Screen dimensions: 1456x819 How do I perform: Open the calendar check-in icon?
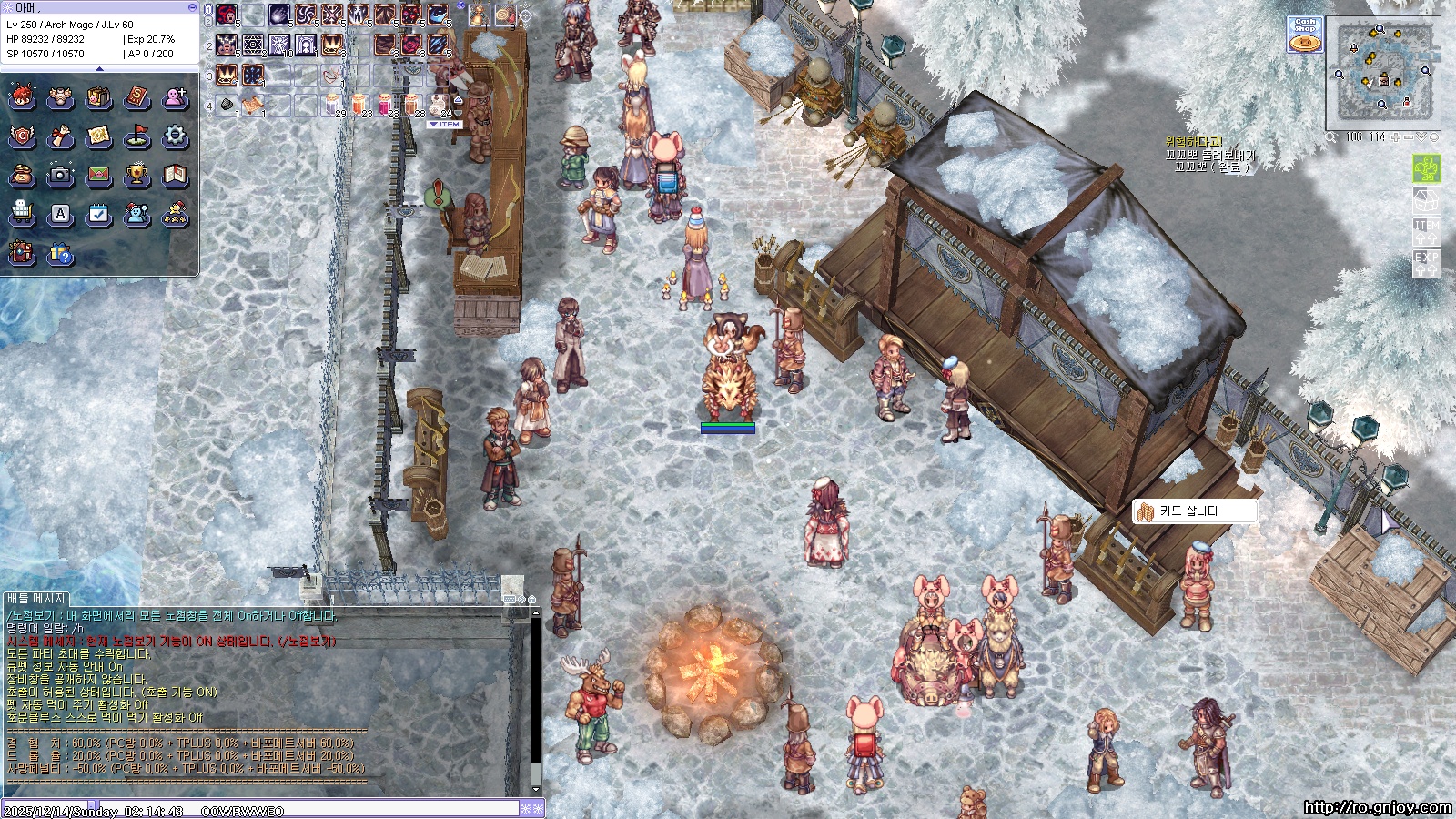pyautogui.click(x=98, y=215)
